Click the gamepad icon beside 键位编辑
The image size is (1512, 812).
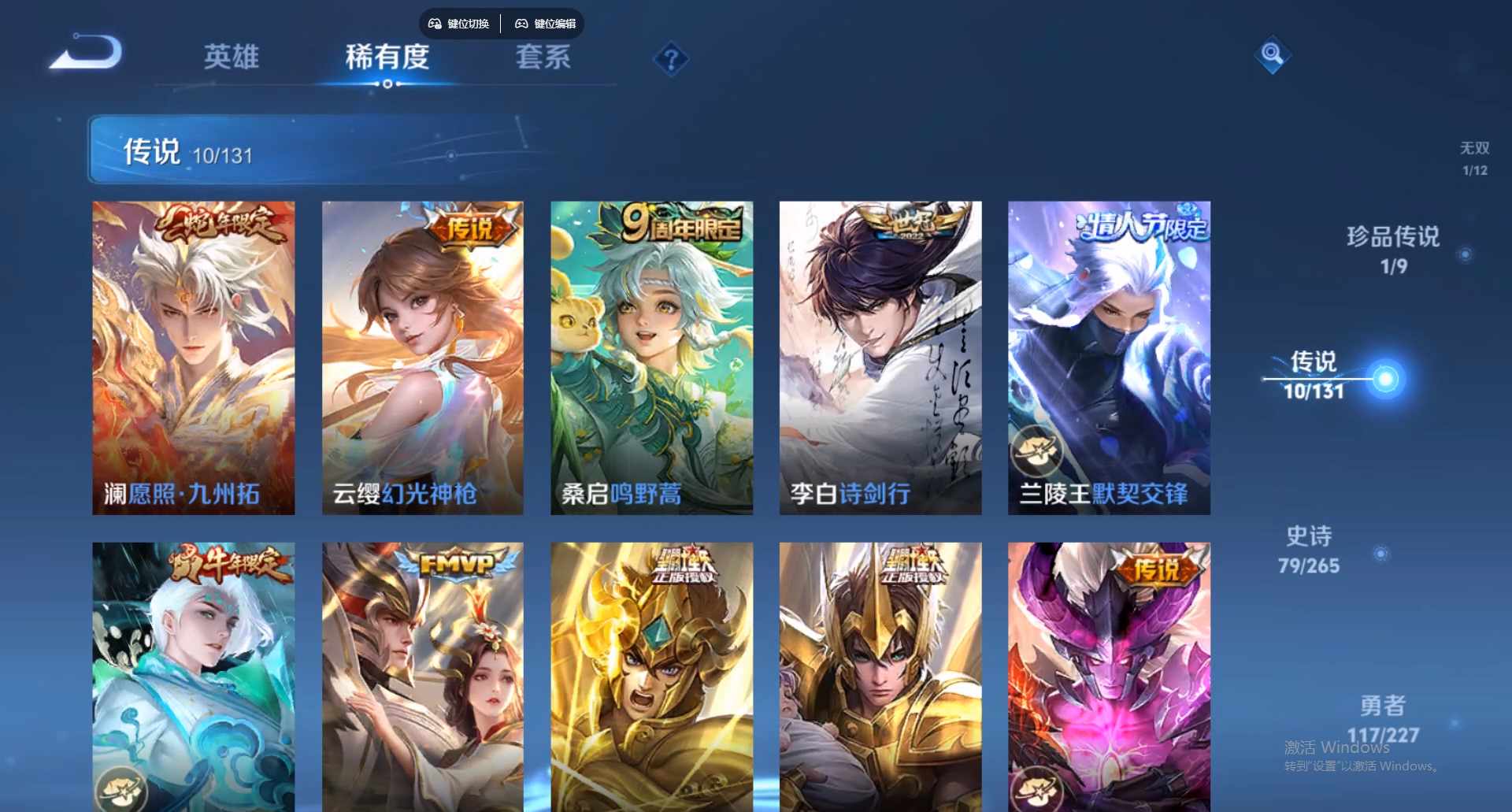click(x=521, y=24)
